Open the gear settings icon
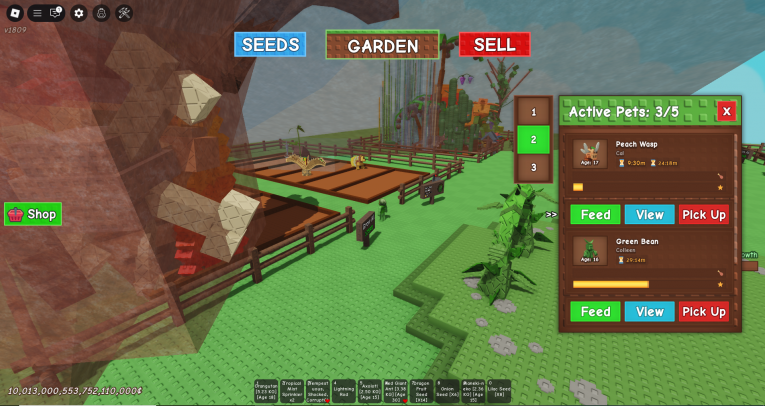 point(79,13)
